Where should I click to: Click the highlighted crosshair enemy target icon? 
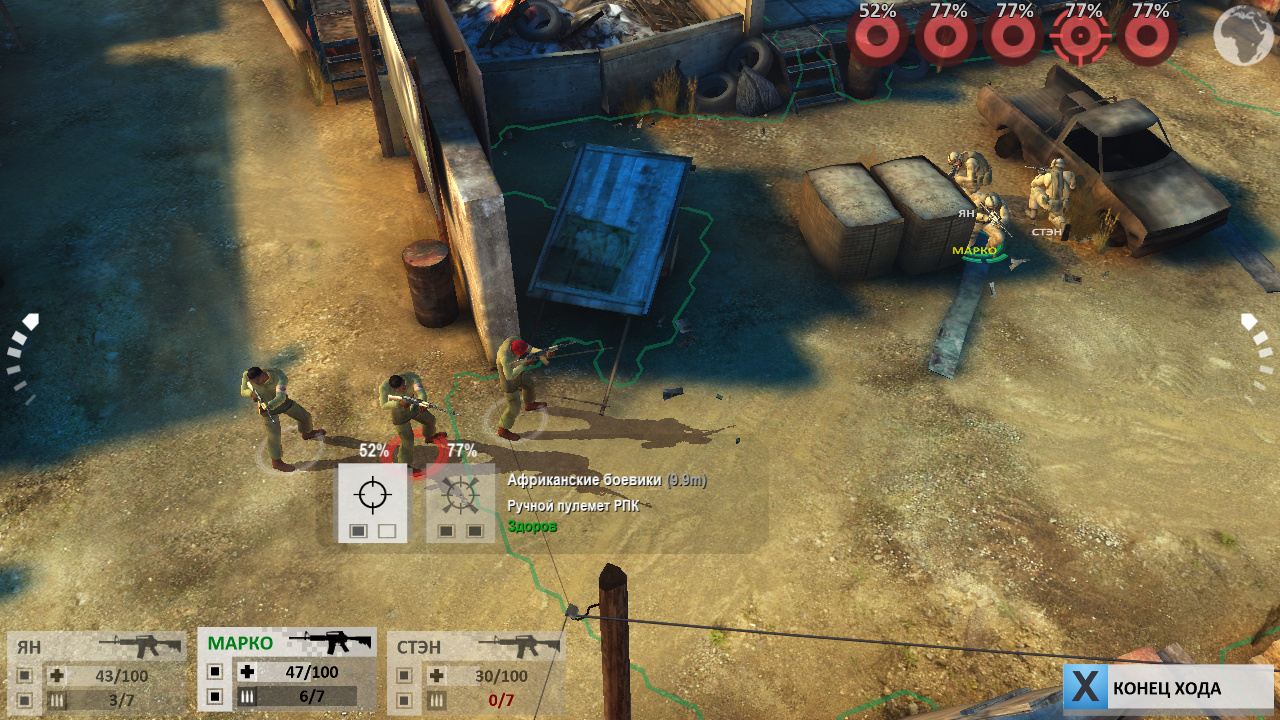click(1081, 37)
